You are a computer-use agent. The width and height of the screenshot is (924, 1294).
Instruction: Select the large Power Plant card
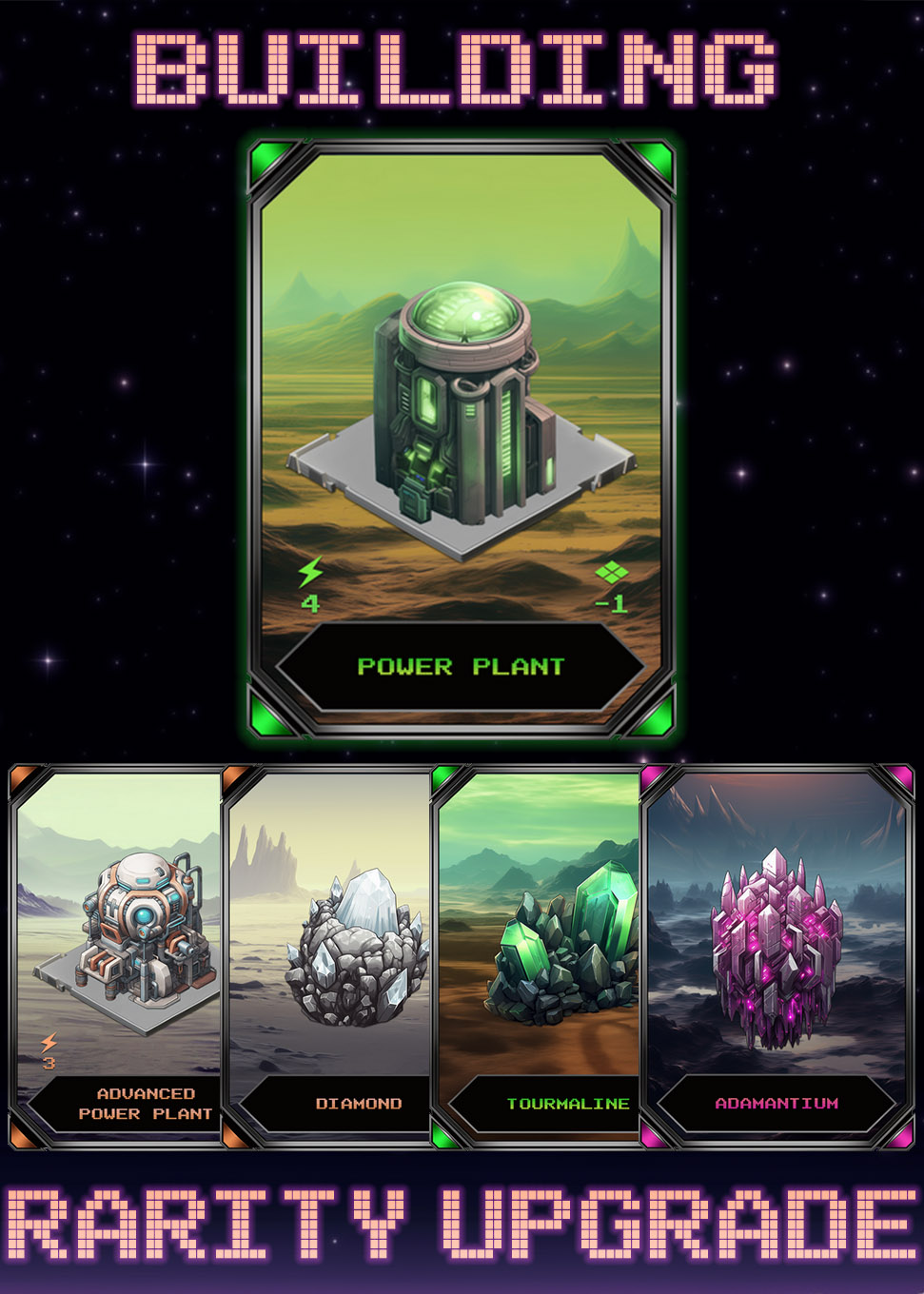(x=462, y=438)
